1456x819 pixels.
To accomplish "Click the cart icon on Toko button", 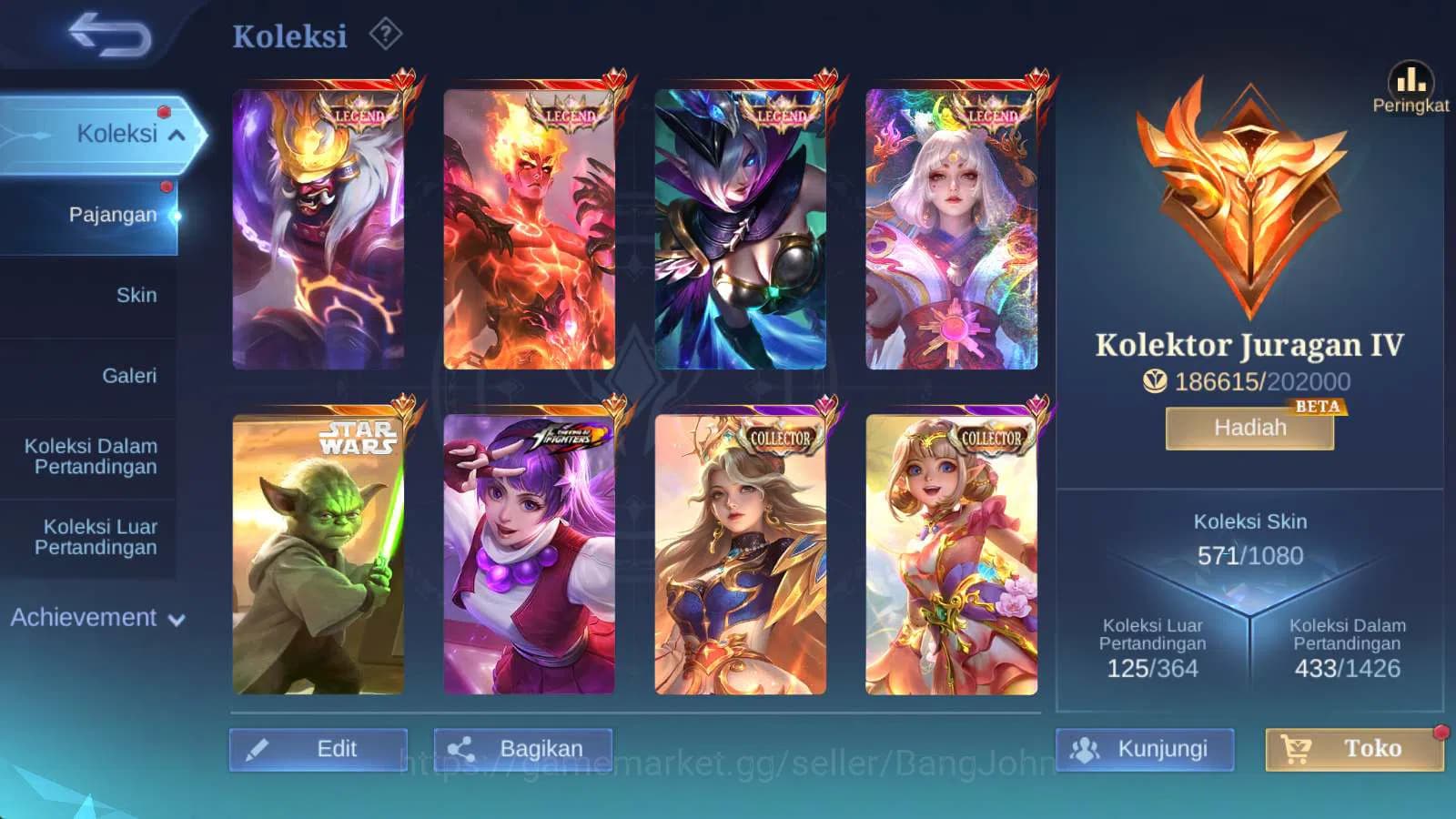I will point(1295,749).
